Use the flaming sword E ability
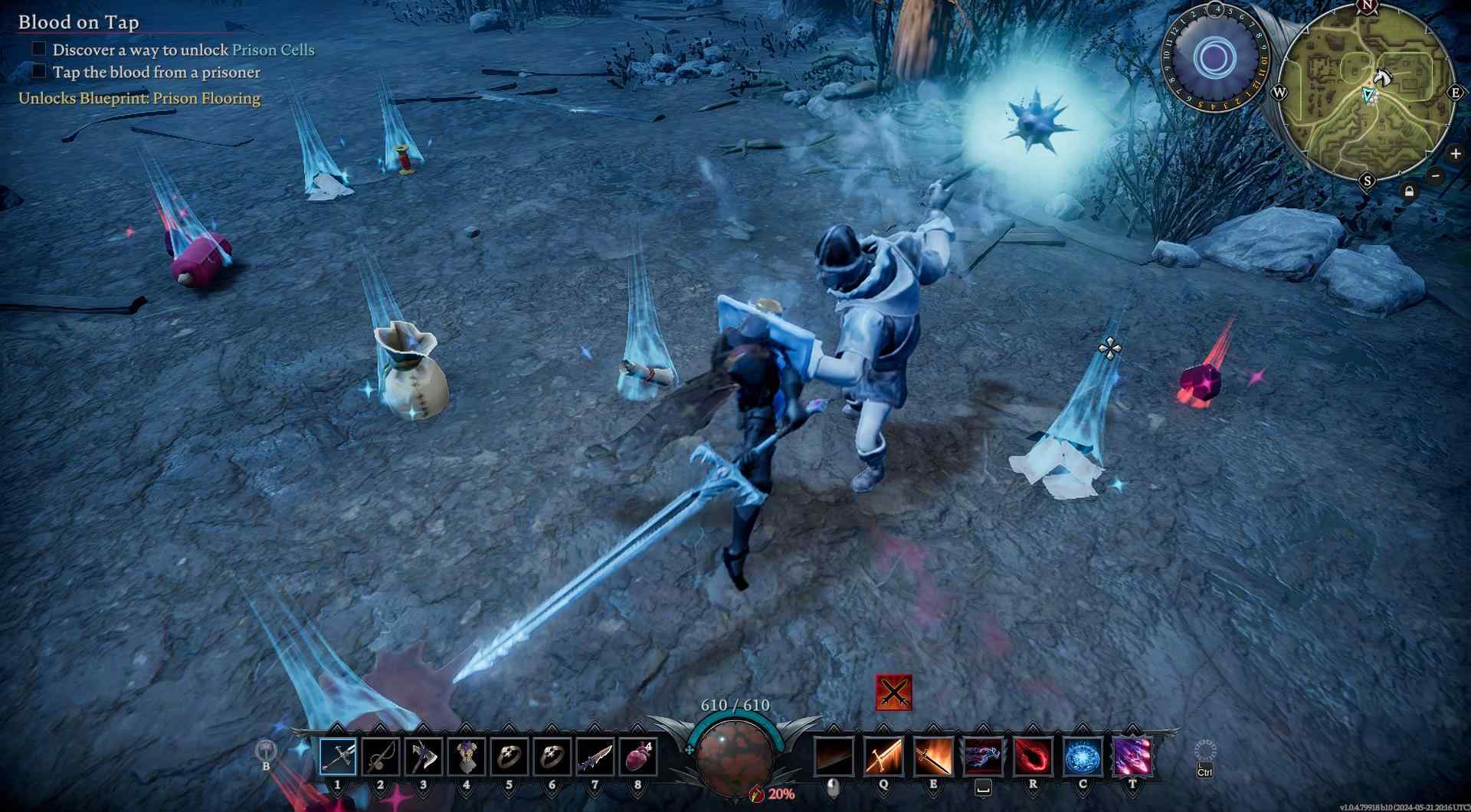 click(x=933, y=756)
